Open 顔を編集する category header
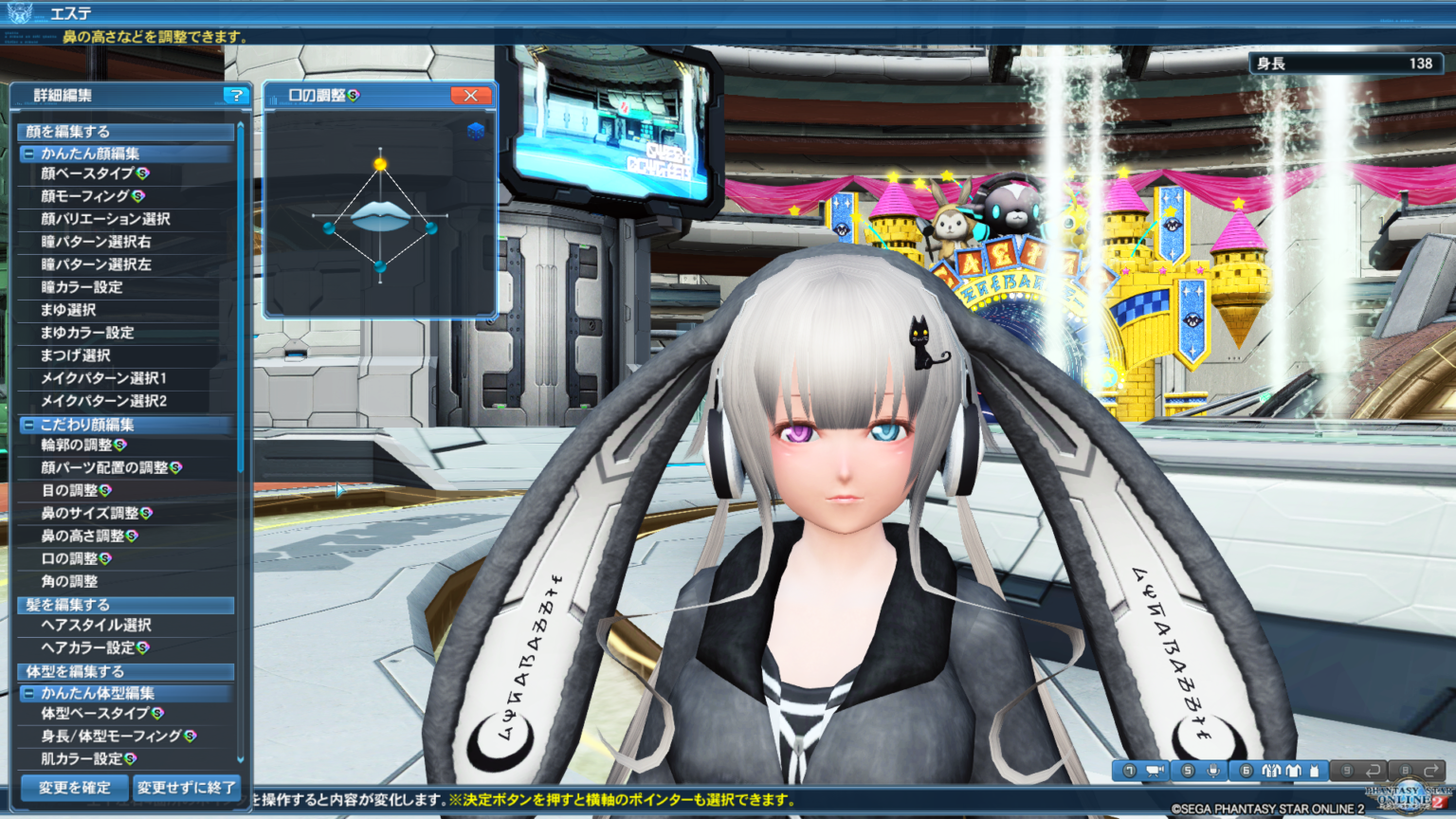The width and height of the screenshot is (1456, 819). (66, 132)
